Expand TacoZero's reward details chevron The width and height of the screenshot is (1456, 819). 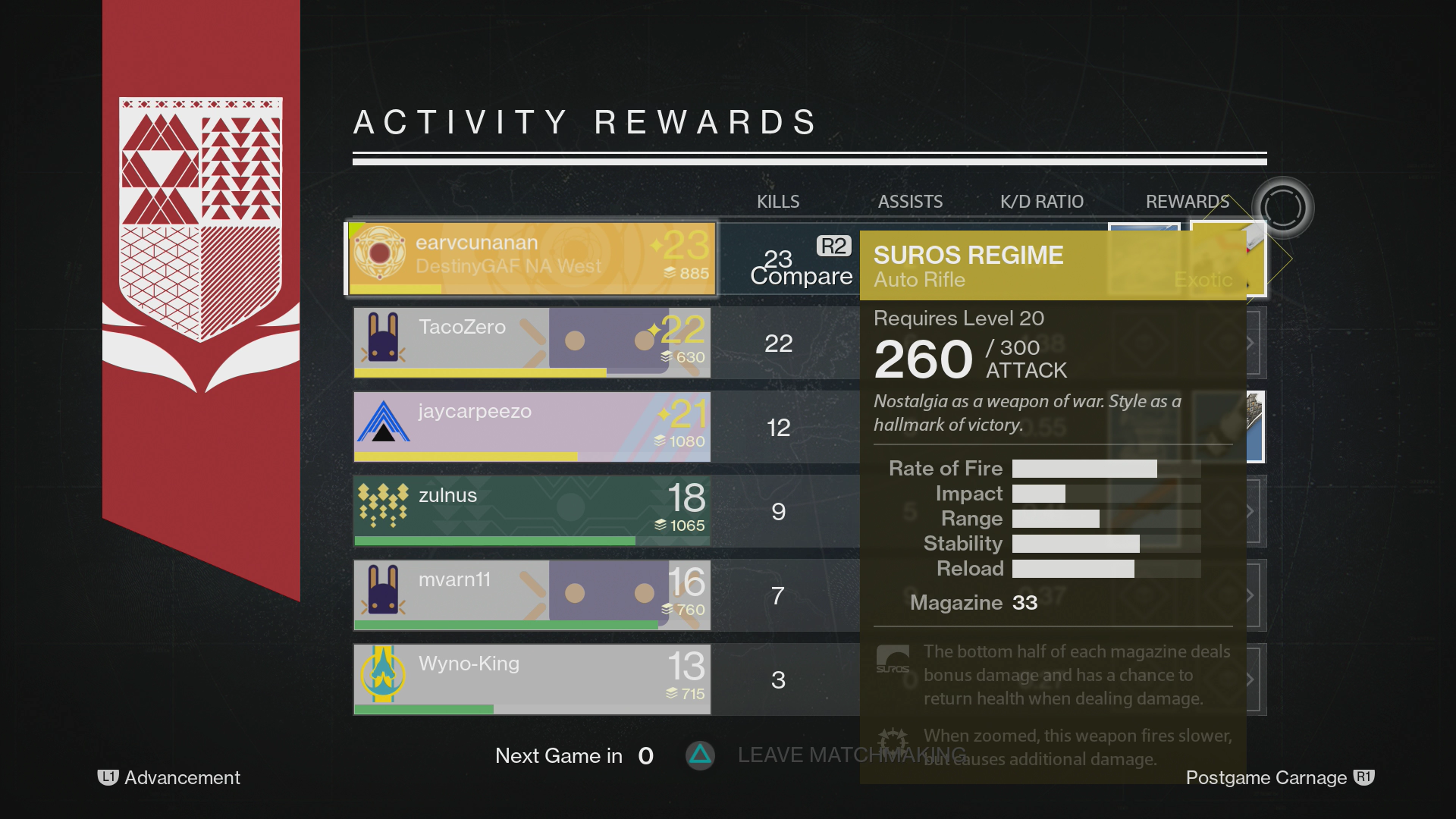tap(1250, 343)
